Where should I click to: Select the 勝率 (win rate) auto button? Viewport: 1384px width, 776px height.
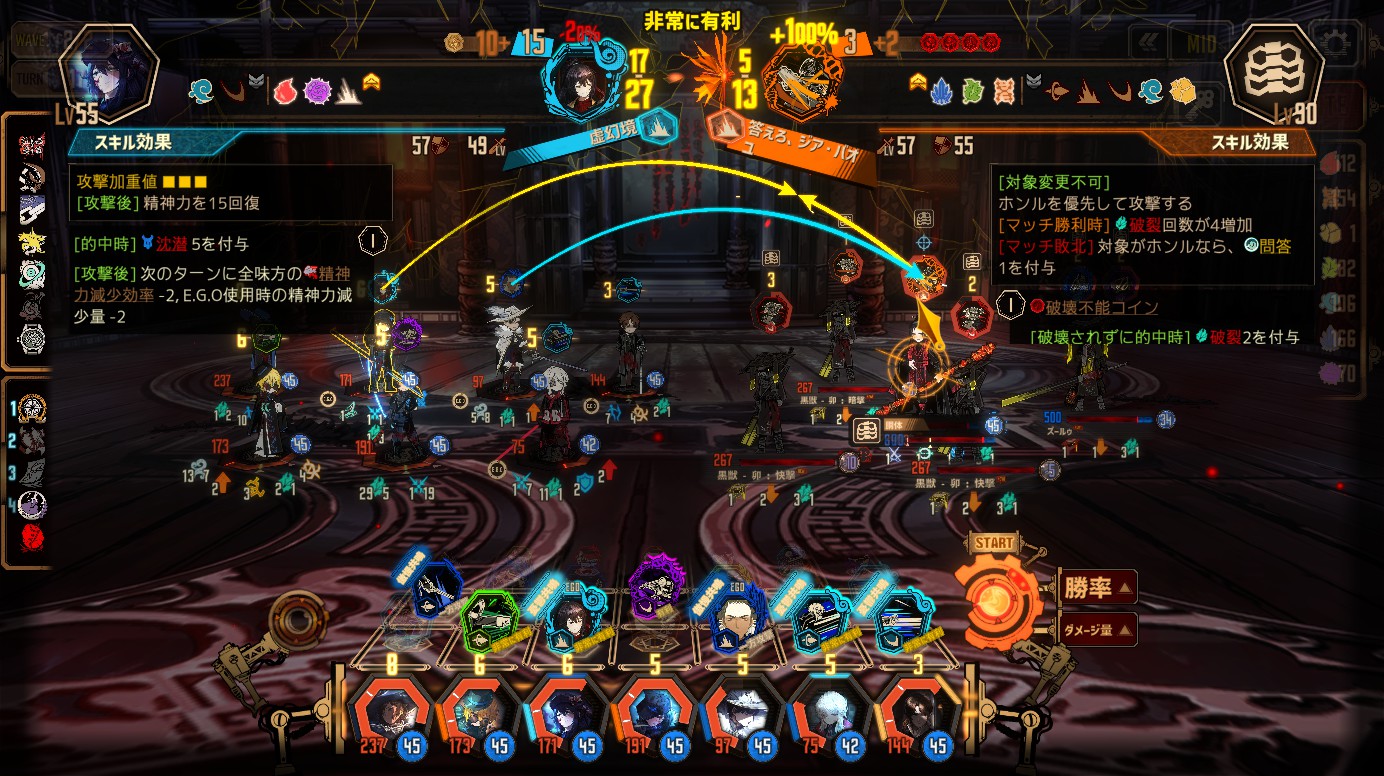1097,588
